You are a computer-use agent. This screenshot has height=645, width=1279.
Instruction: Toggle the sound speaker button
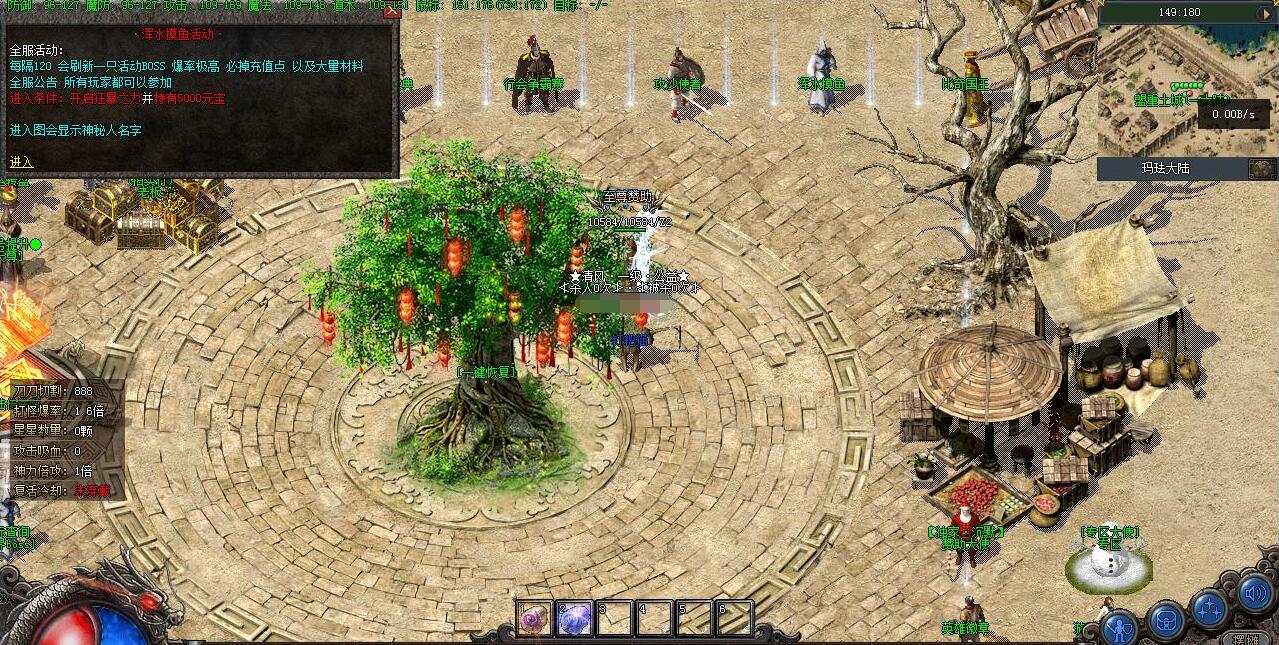1254,594
